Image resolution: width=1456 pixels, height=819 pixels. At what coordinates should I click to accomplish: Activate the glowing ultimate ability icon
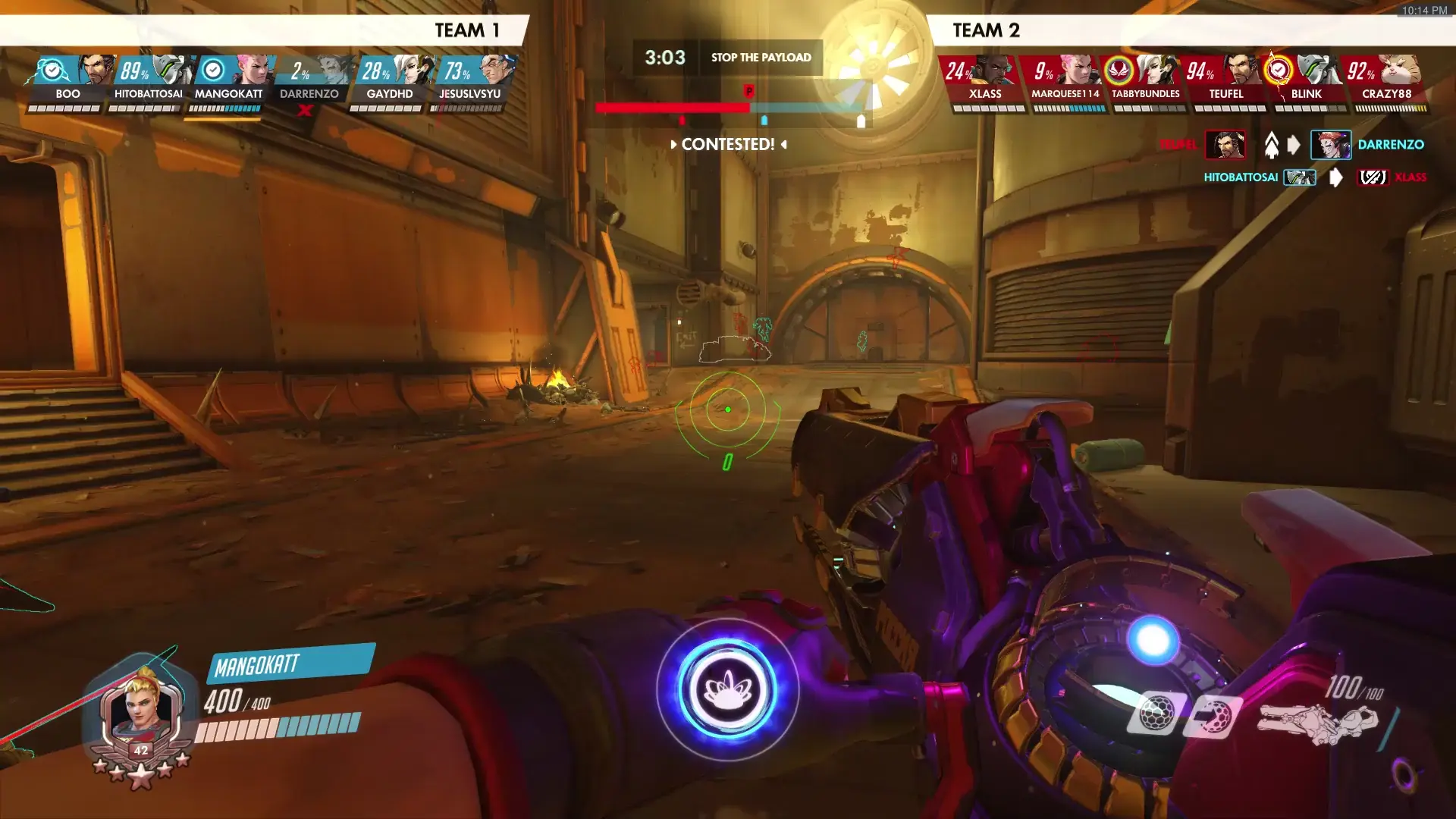727,689
